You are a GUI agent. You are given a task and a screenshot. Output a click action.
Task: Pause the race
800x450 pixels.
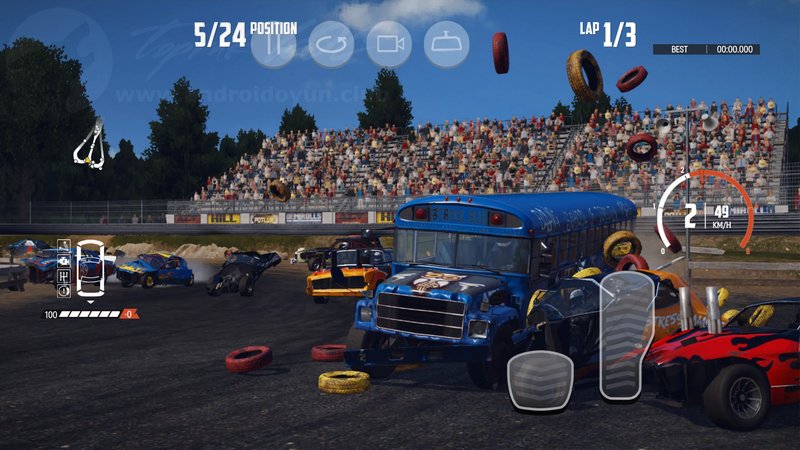(x=273, y=44)
